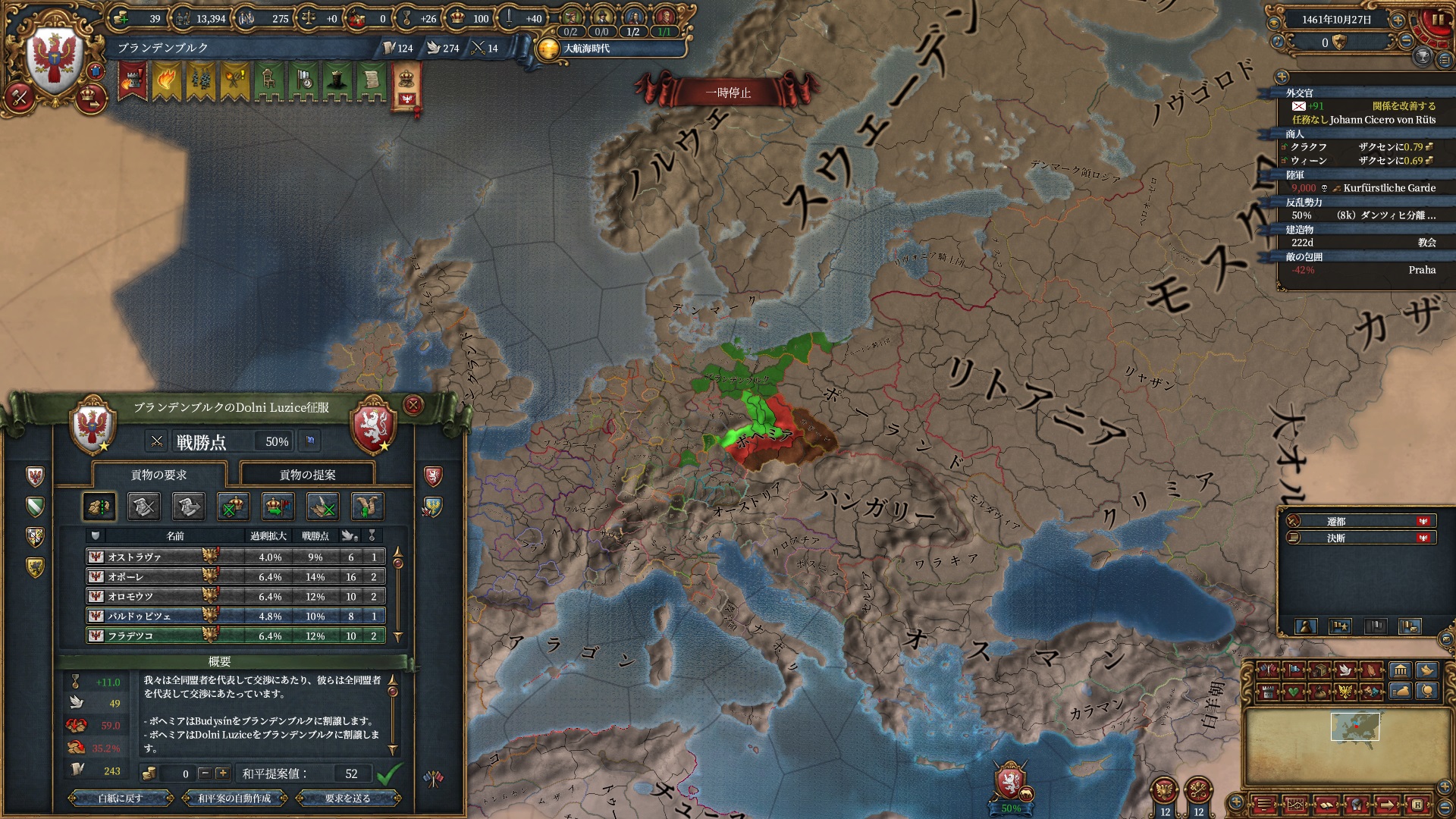Close the peace negotiation window

(413, 405)
